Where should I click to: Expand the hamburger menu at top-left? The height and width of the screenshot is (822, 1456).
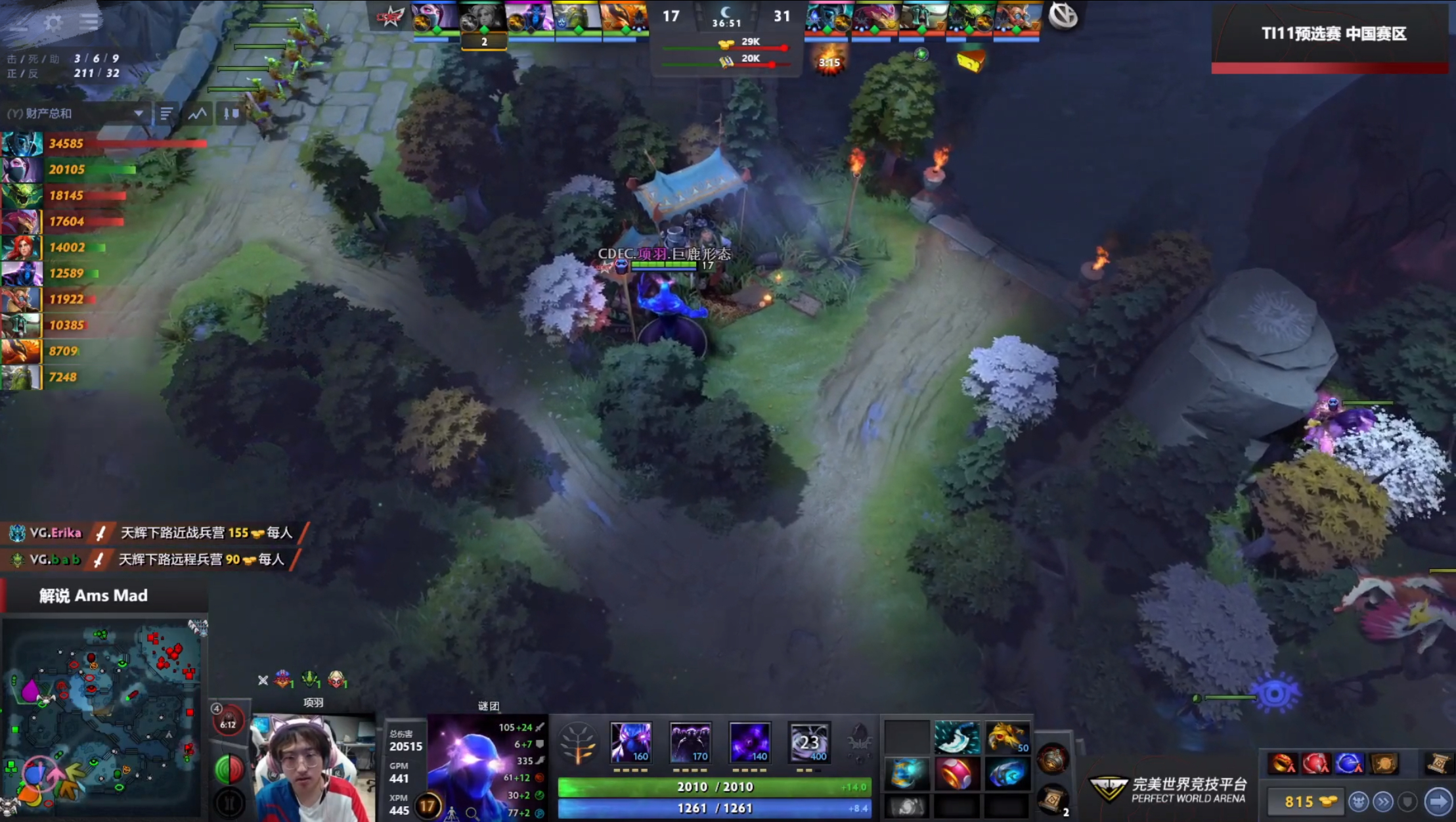(88, 21)
